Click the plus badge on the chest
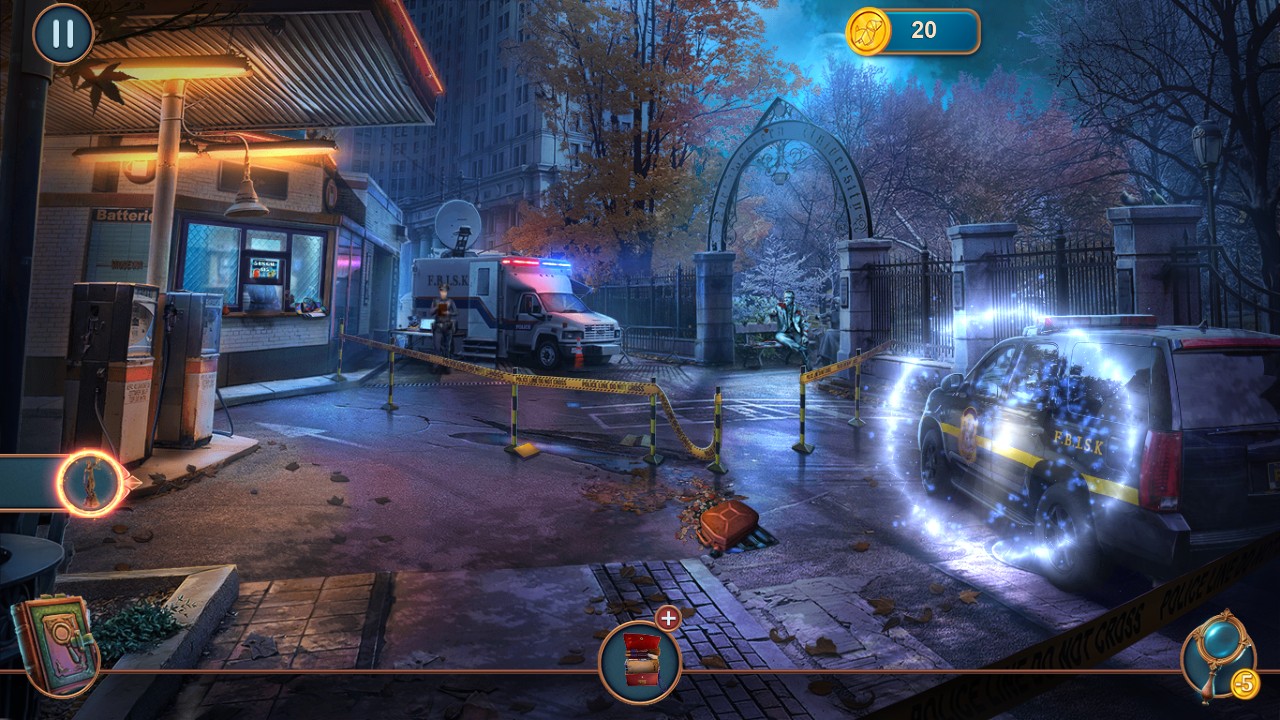This screenshot has height=720, width=1280. [668, 618]
